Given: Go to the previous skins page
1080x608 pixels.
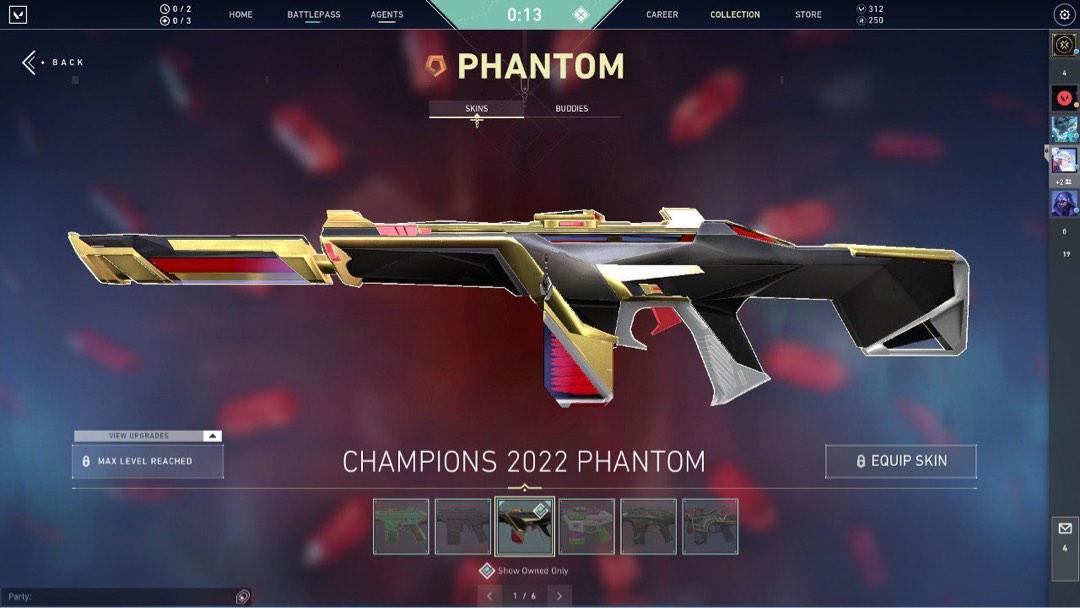Looking at the screenshot, I should coord(490,596).
